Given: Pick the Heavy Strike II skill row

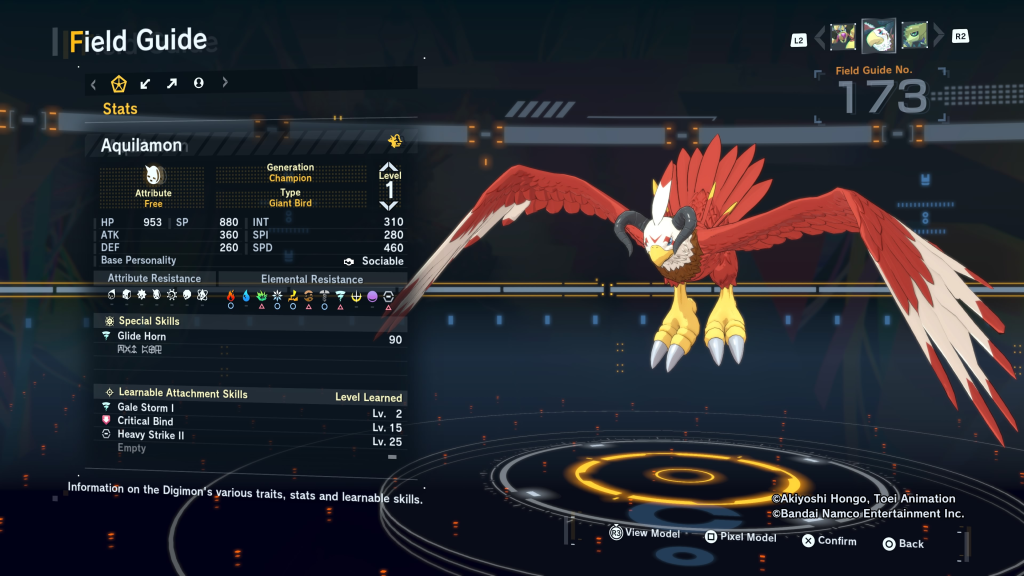Looking at the screenshot, I should tap(250, 436).
